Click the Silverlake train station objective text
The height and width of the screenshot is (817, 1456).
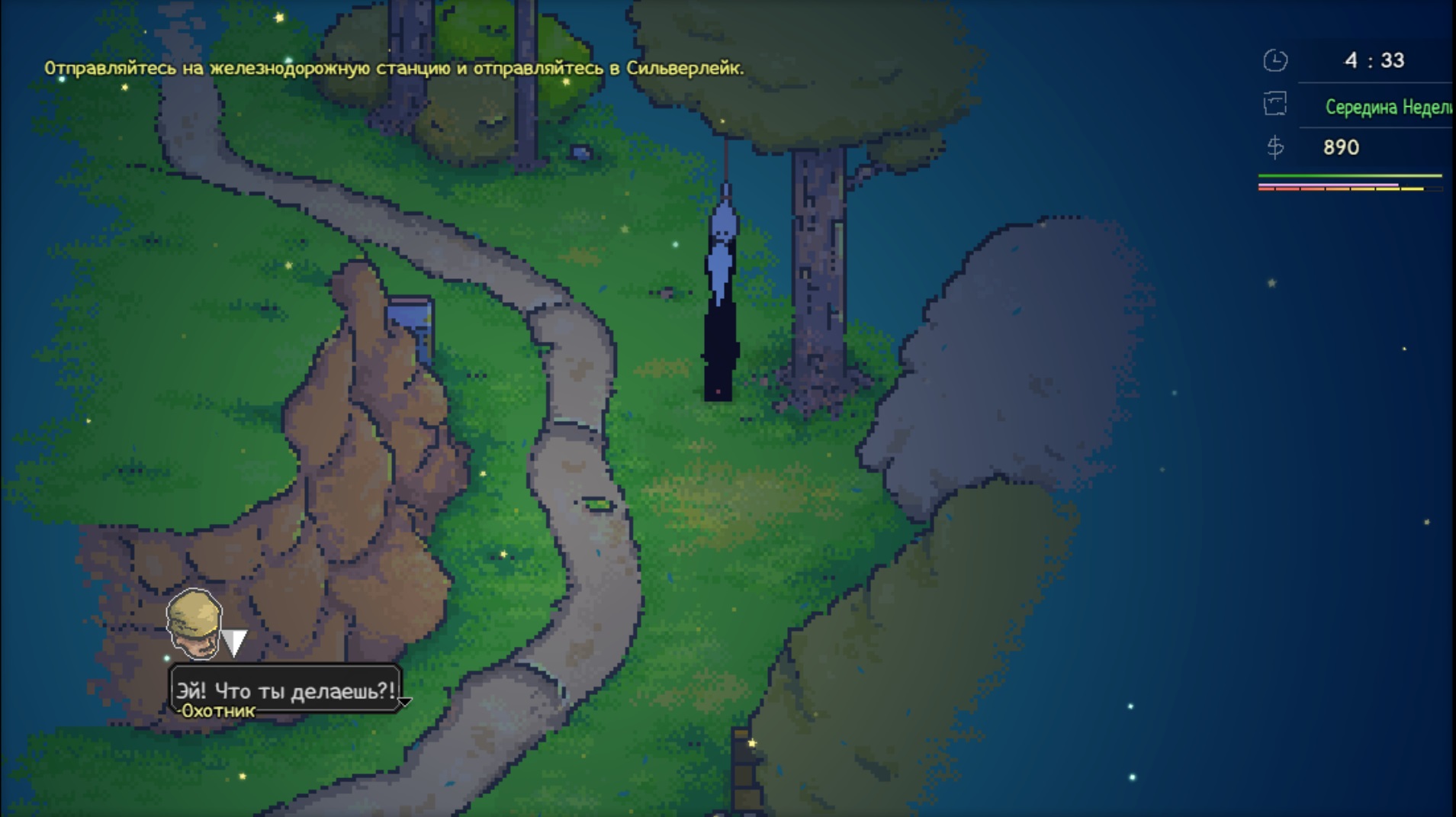(x=394, y=69)
